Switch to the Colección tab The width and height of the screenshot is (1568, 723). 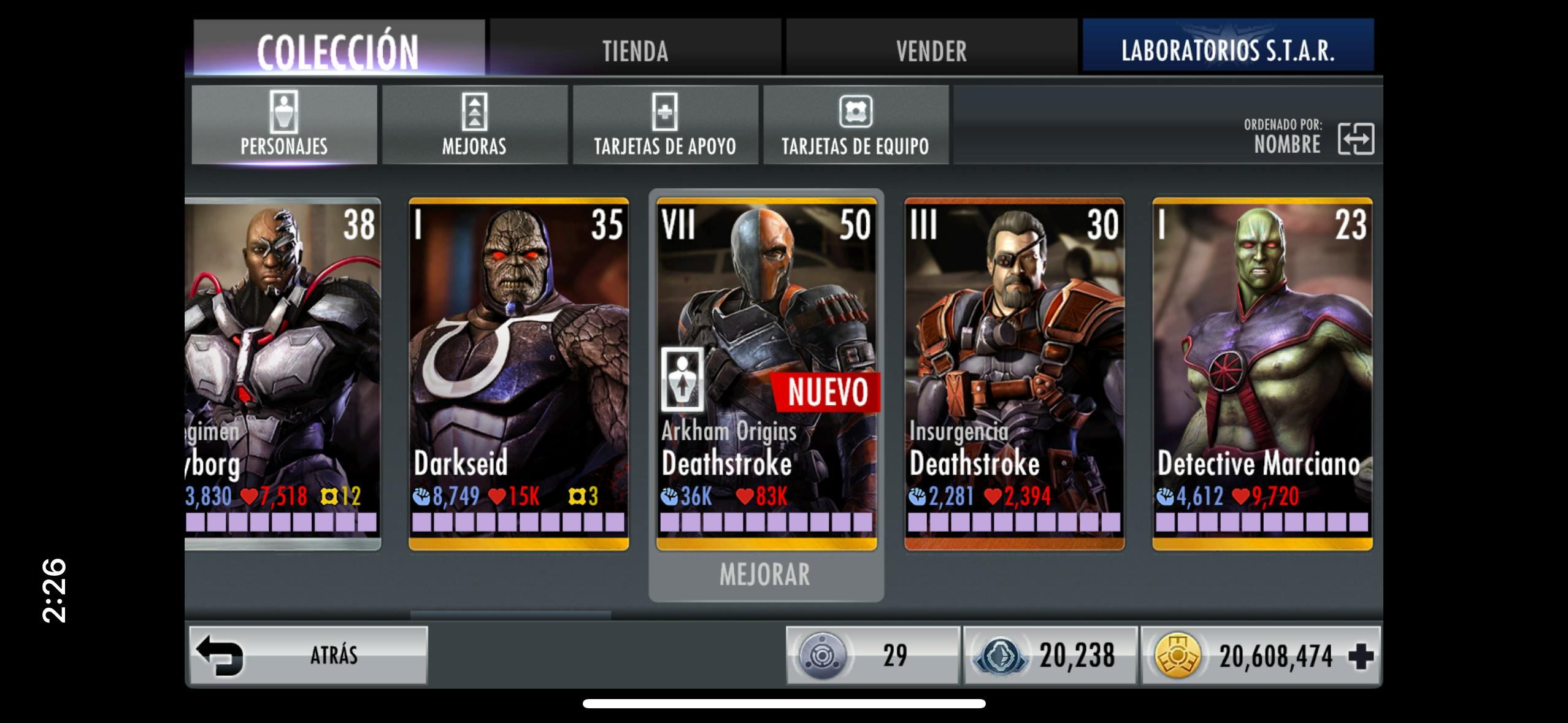(x=338, y=49)
